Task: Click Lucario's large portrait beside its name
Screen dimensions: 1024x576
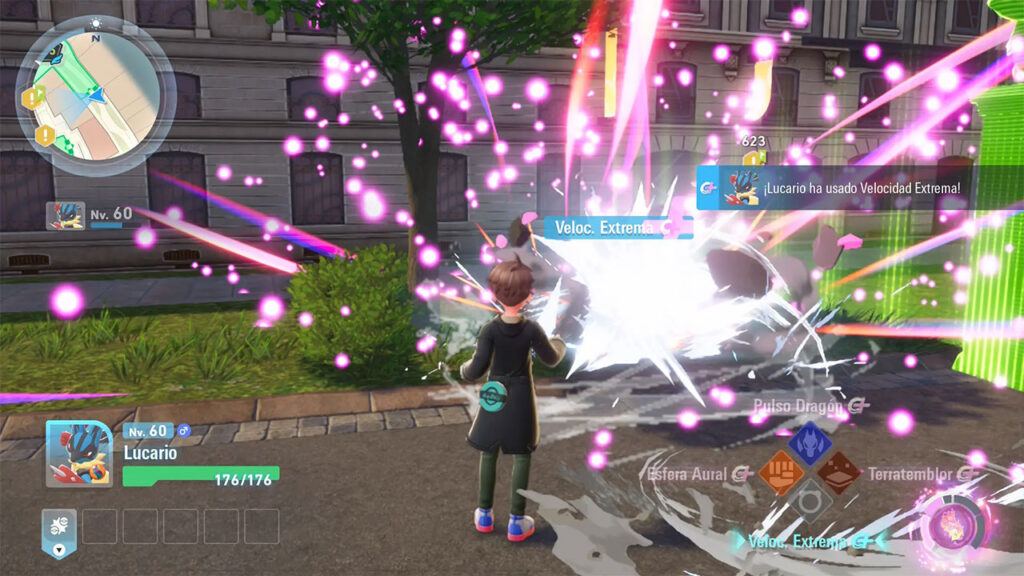Action: pos(79,453)
